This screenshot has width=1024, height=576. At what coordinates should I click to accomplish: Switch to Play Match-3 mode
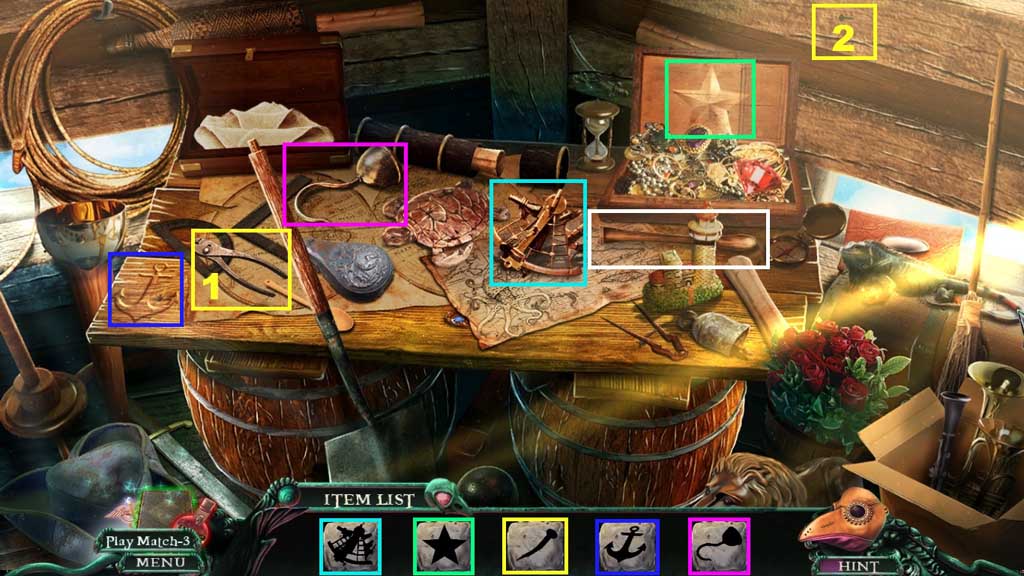(x=150, y=541)
